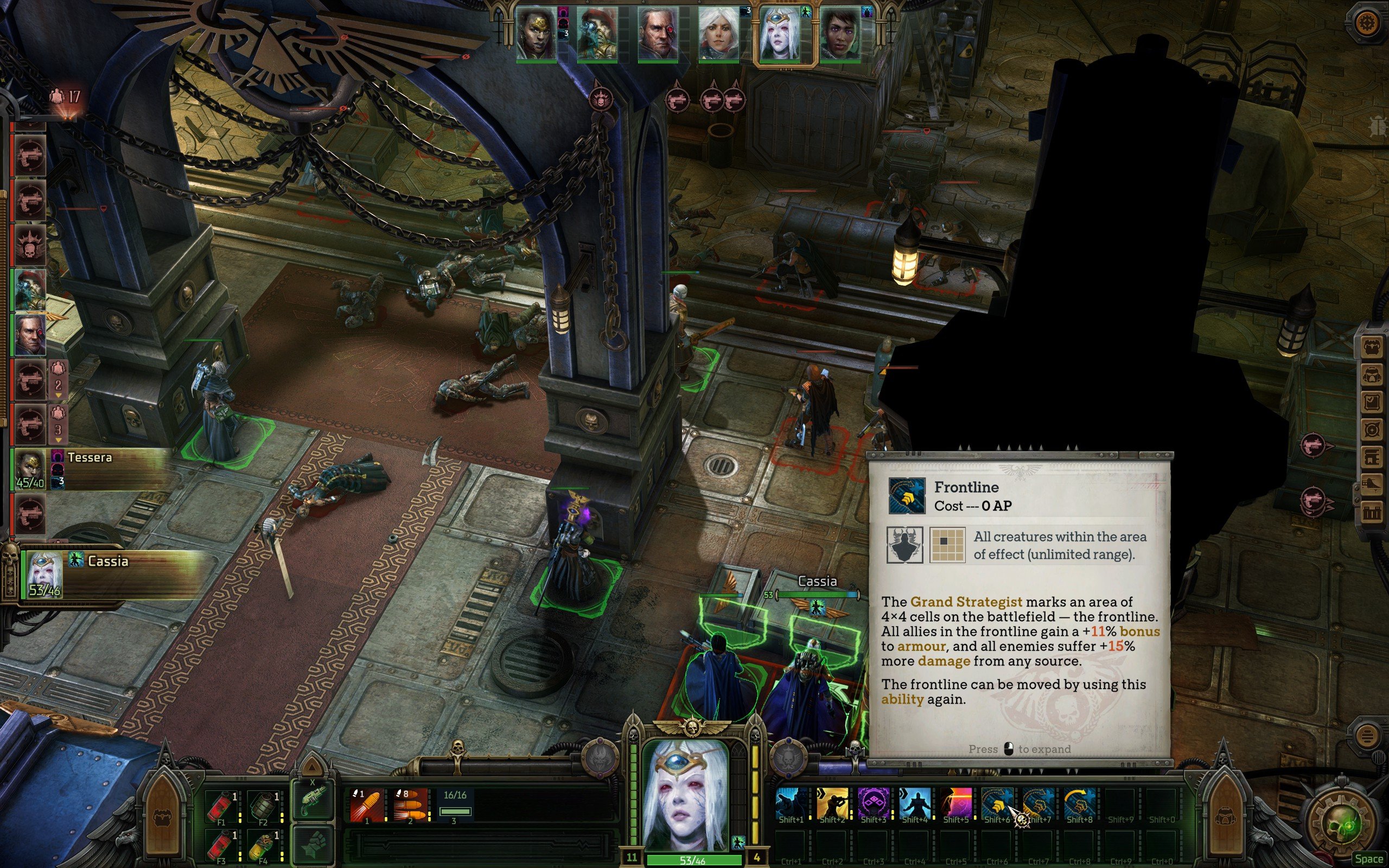The height and width of the screenshot is (868, 1389).
Task: Use the dark frag grenade in slot F2
Action: tap(263, 805)
